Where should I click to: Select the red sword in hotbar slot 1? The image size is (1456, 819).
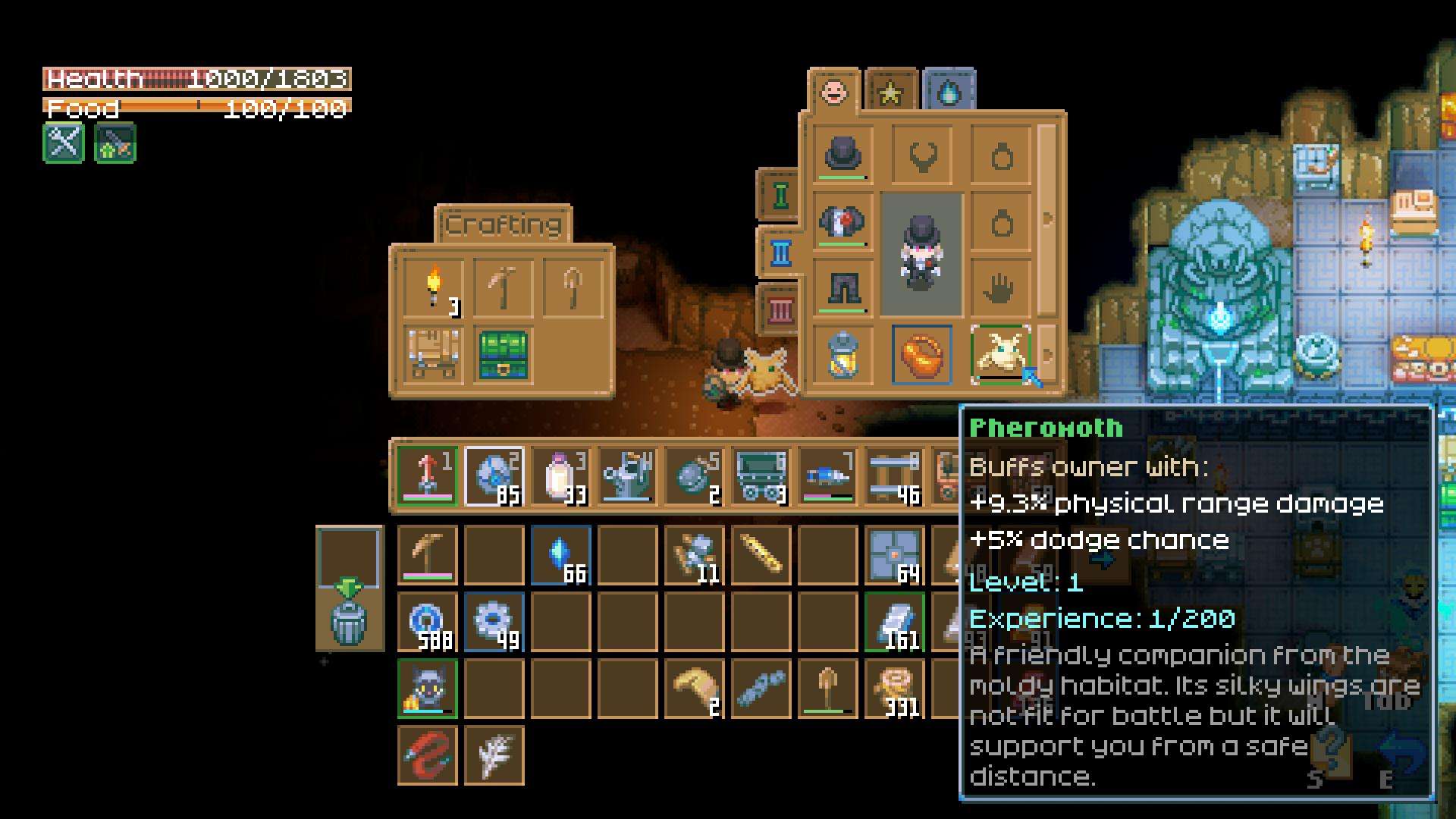tap(427, 476)
